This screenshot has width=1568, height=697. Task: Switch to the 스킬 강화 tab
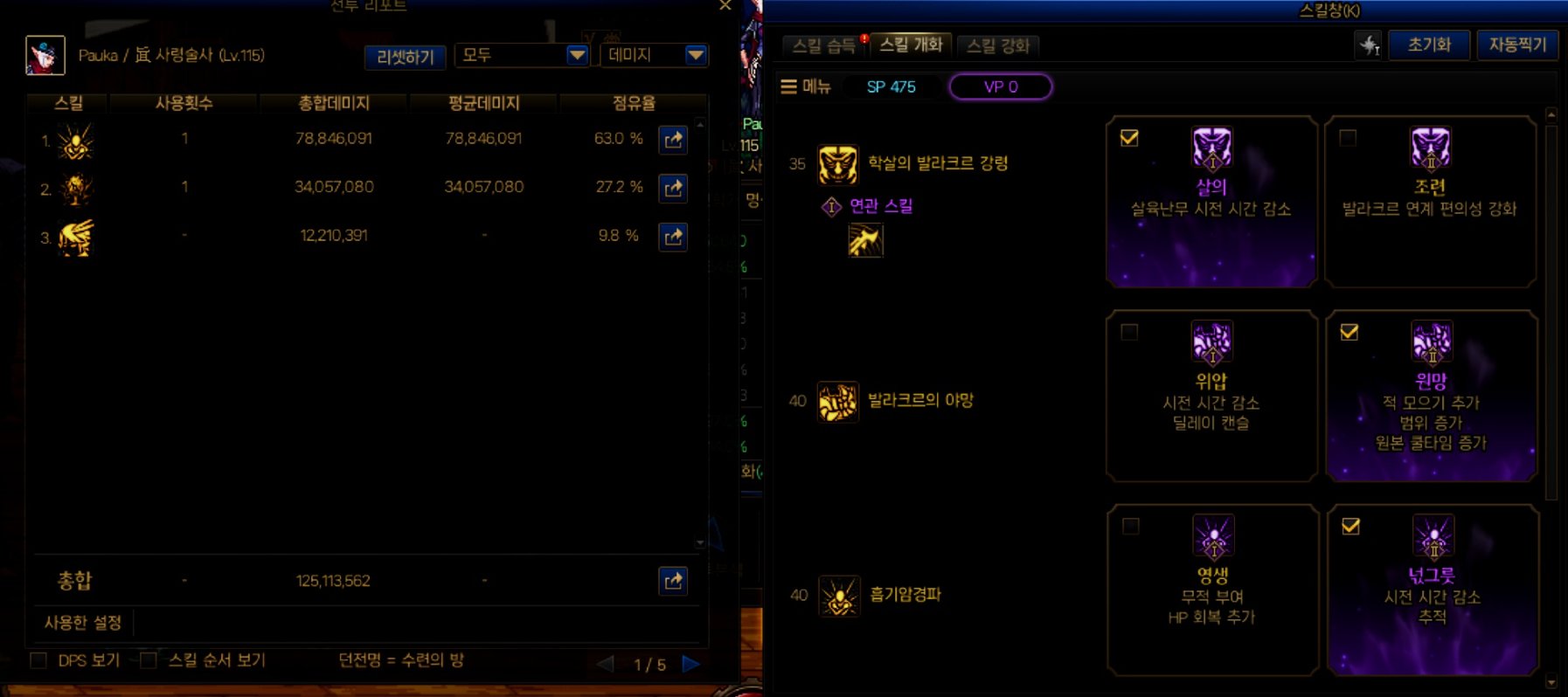(x=999, y=45)
